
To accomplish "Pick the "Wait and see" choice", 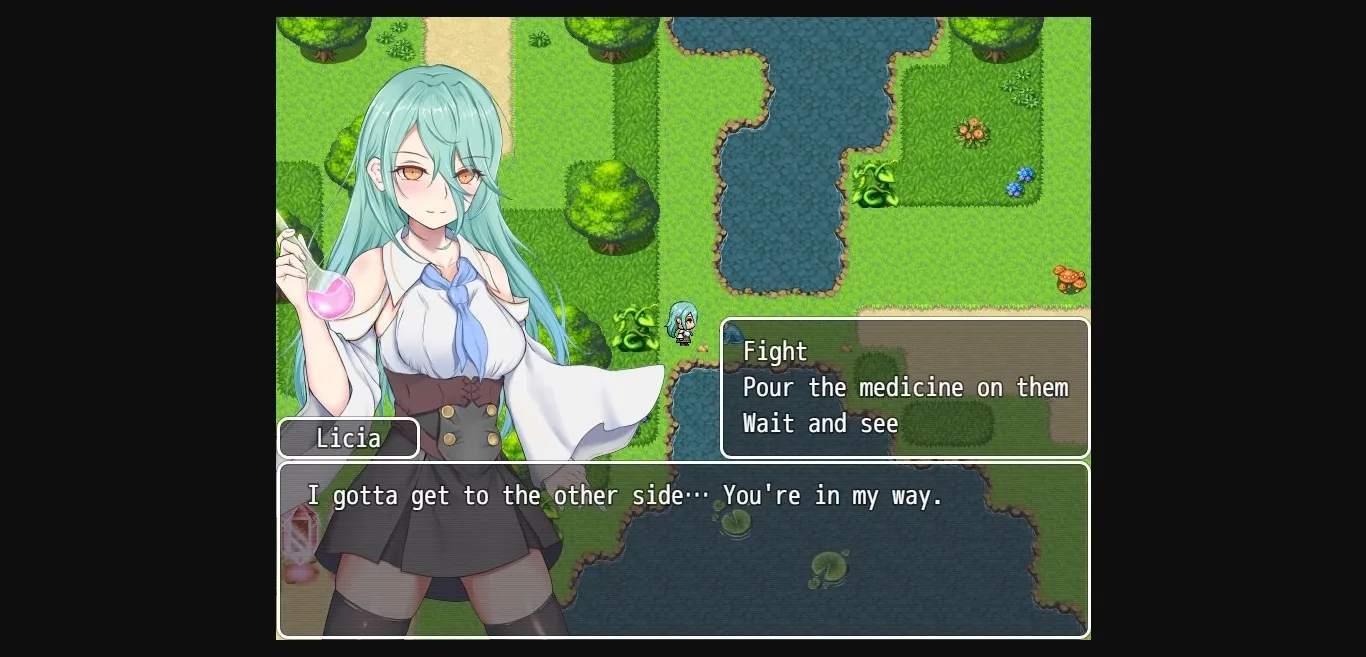I will coord(820,424).
